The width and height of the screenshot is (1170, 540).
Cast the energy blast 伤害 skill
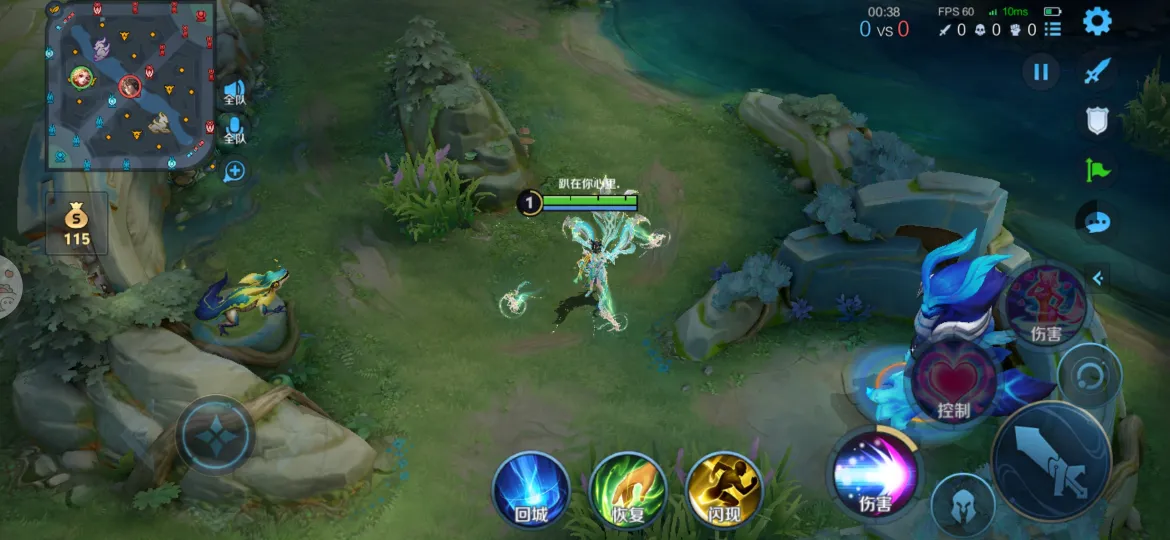pos(875,473)
